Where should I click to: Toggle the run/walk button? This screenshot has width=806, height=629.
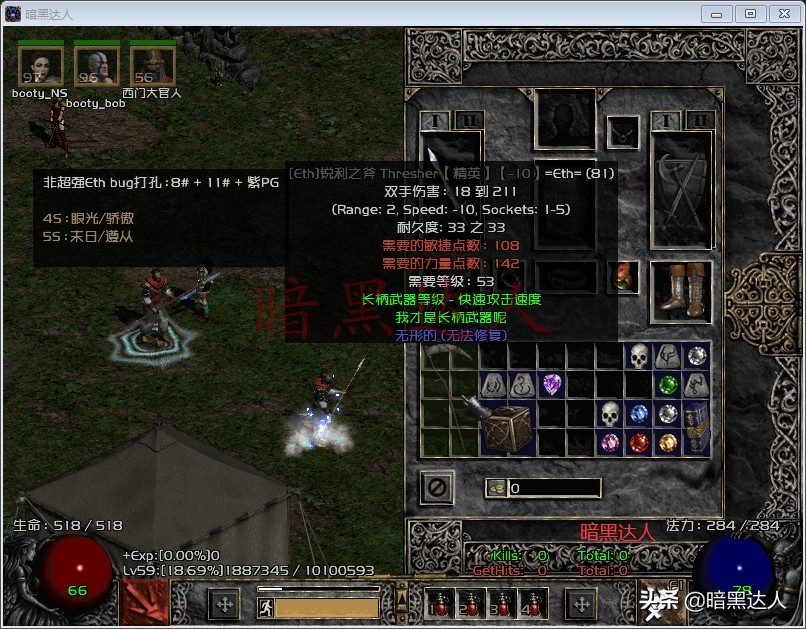[x=266, y=607]
